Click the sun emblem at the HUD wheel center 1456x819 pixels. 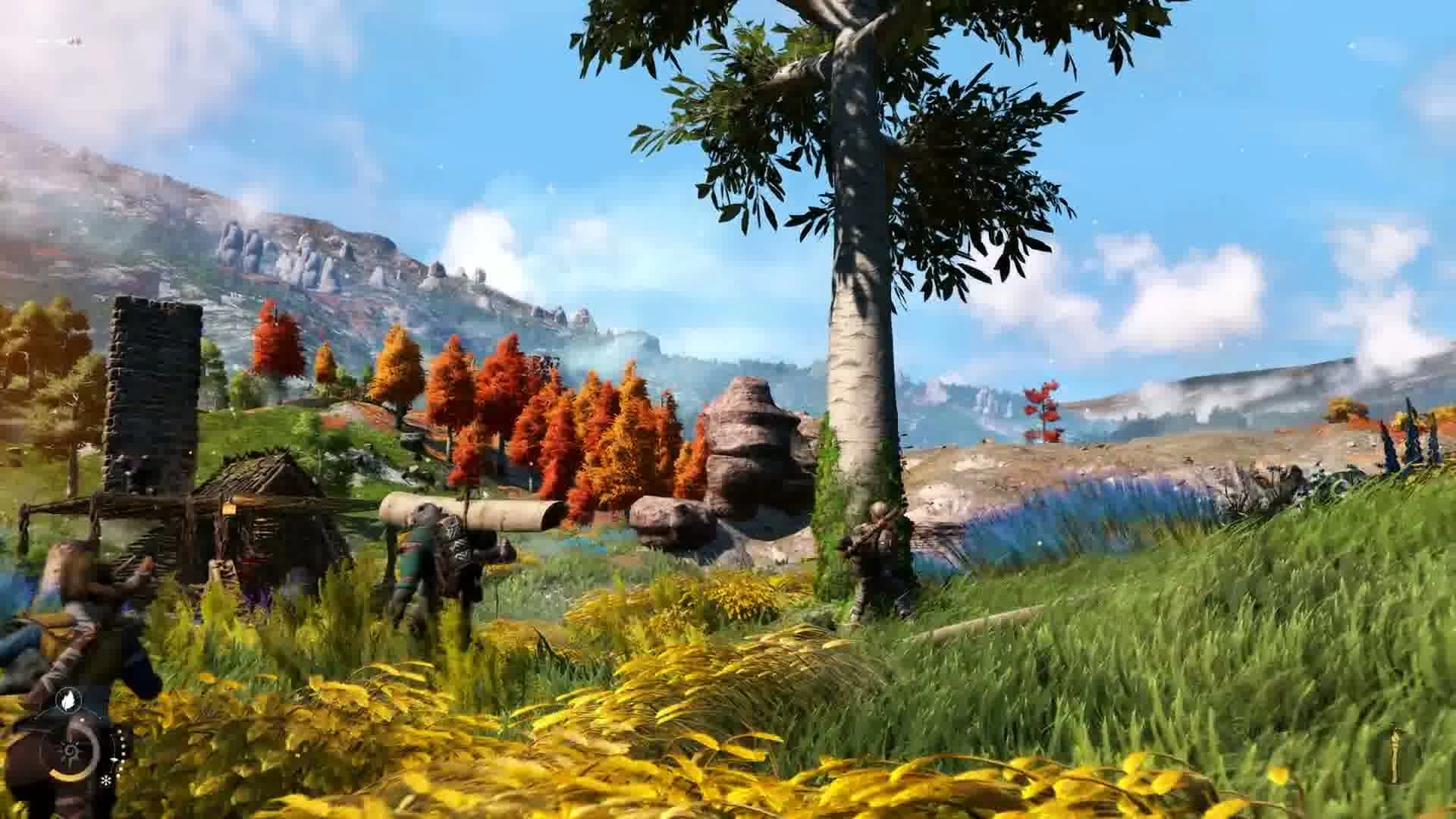point(70,751)
